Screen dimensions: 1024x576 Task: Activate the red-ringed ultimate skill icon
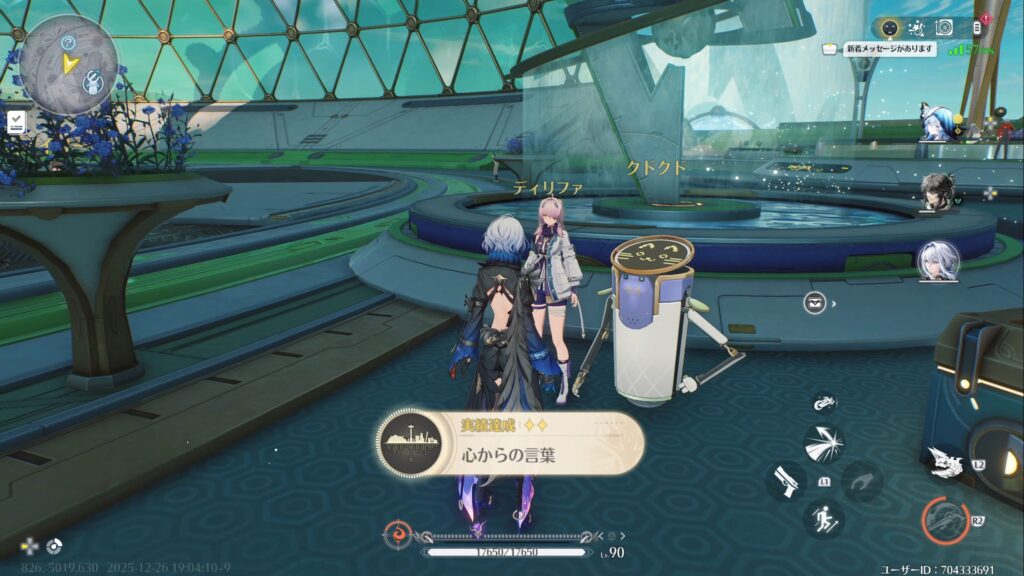pyautogui.click(x=945, y=521)
